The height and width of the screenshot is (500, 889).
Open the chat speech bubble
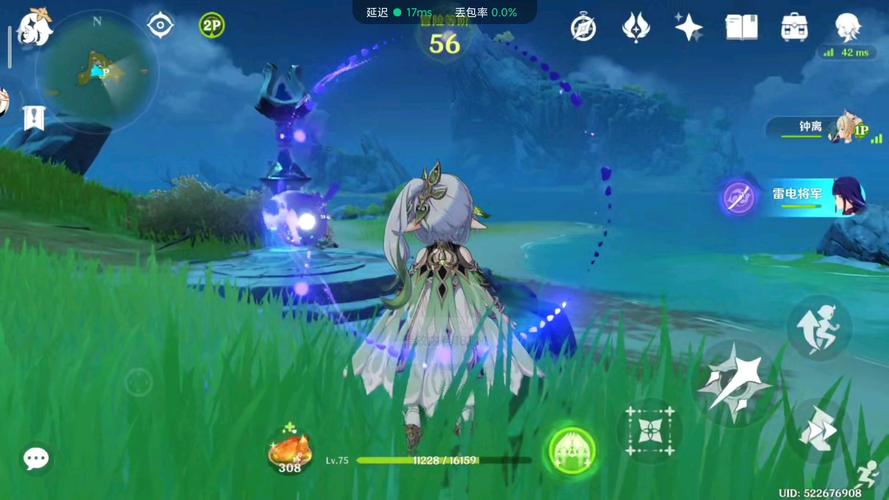(36, 458)
